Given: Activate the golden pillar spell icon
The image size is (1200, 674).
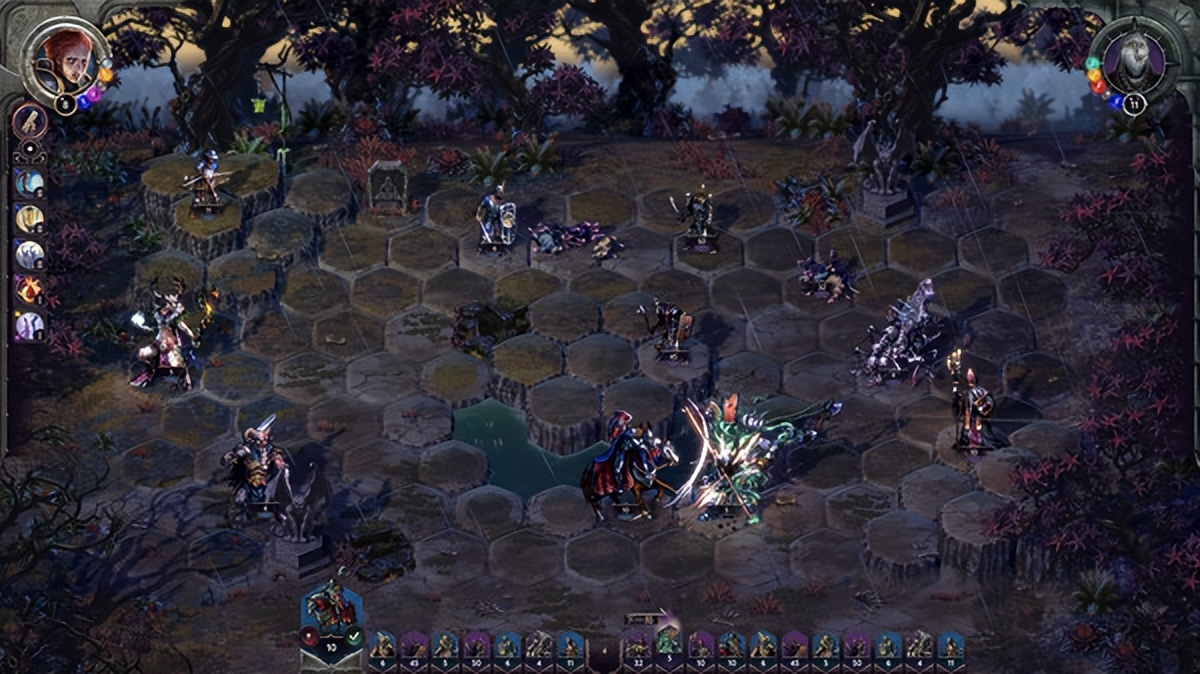Looking at the screenshot, I should [x=29, y=218].
